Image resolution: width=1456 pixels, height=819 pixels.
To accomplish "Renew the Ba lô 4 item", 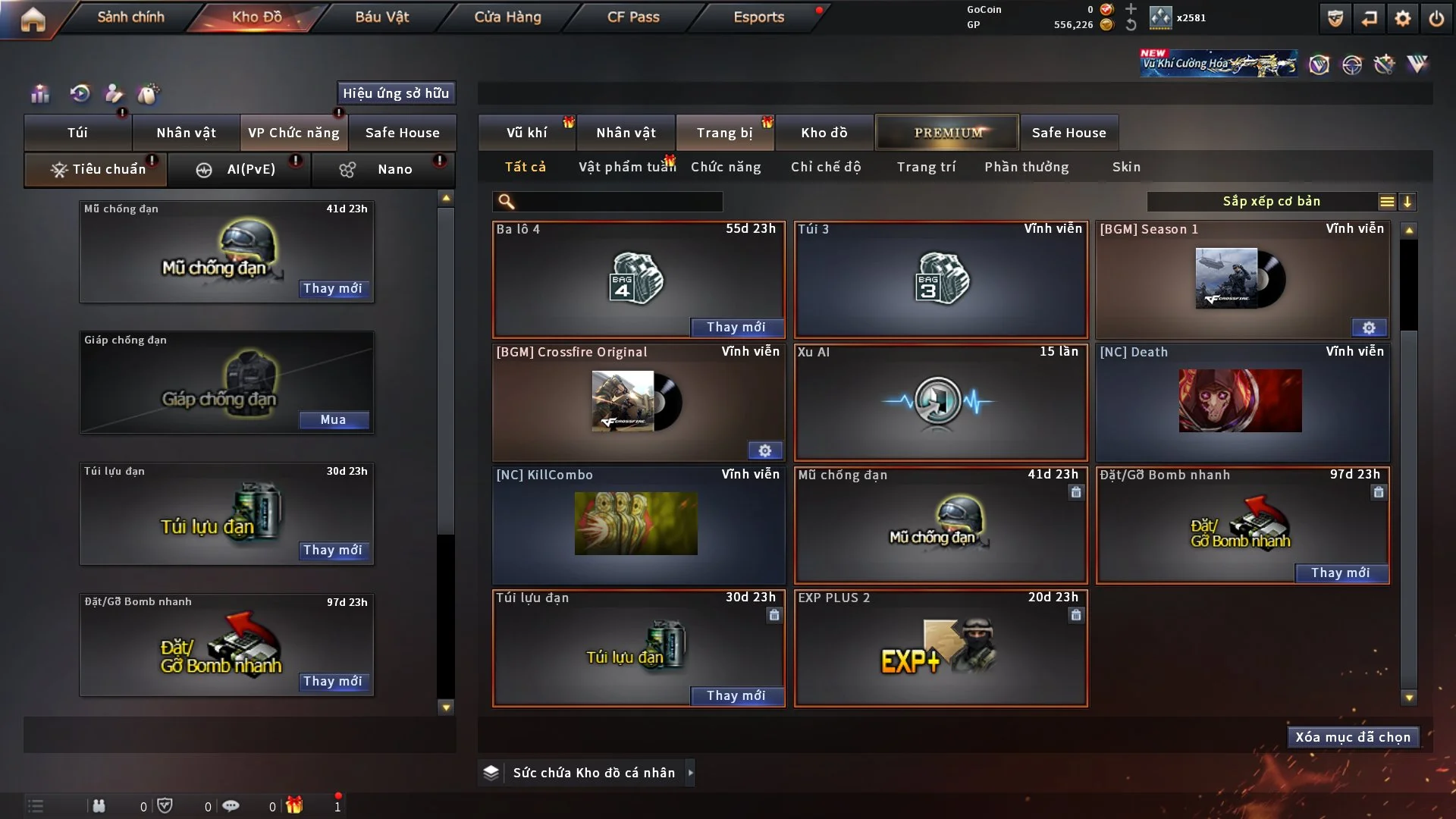I will click(x=736, y=327).
